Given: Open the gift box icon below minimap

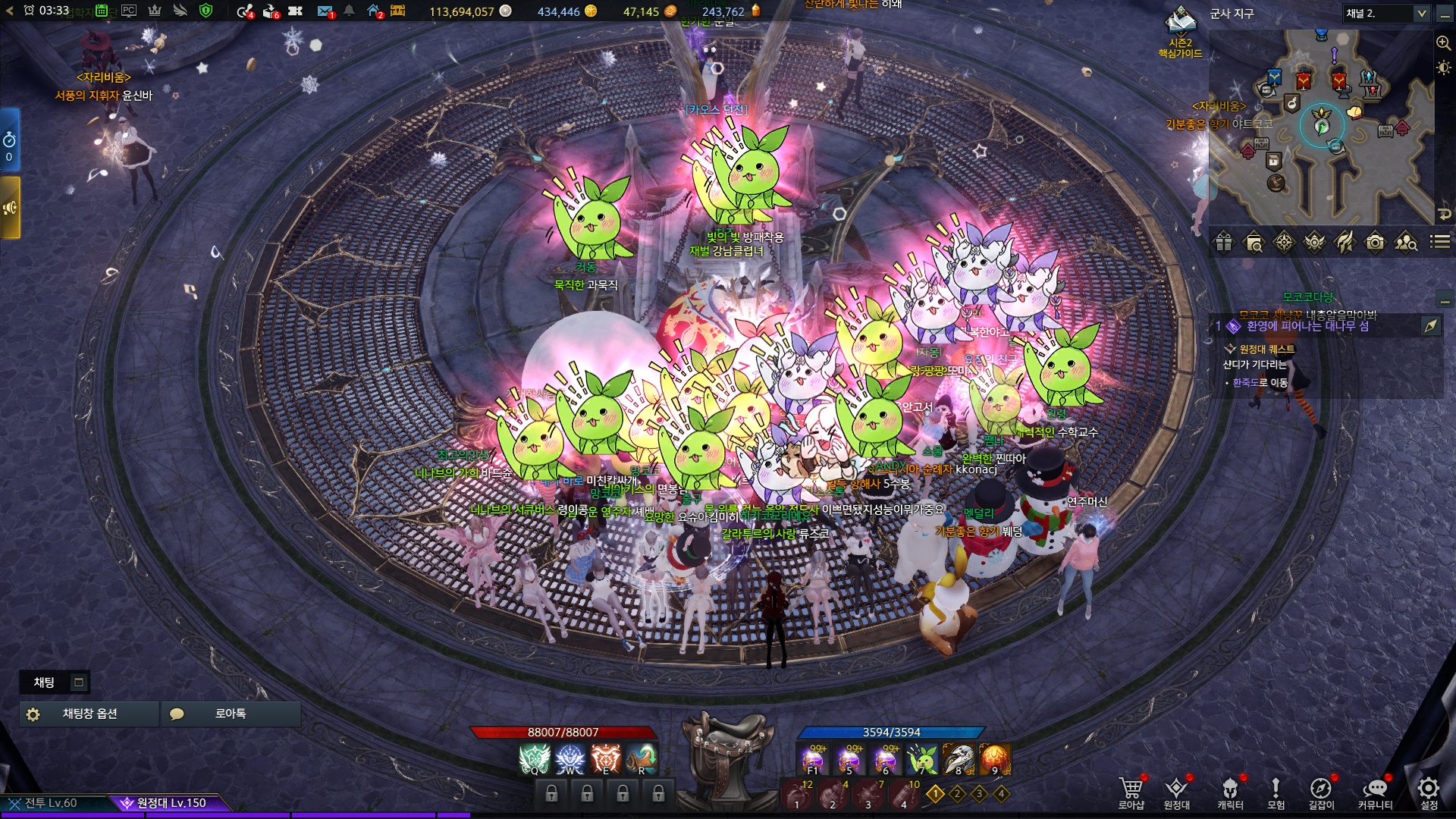Looking at the screenshot, I should point(1224,243).
